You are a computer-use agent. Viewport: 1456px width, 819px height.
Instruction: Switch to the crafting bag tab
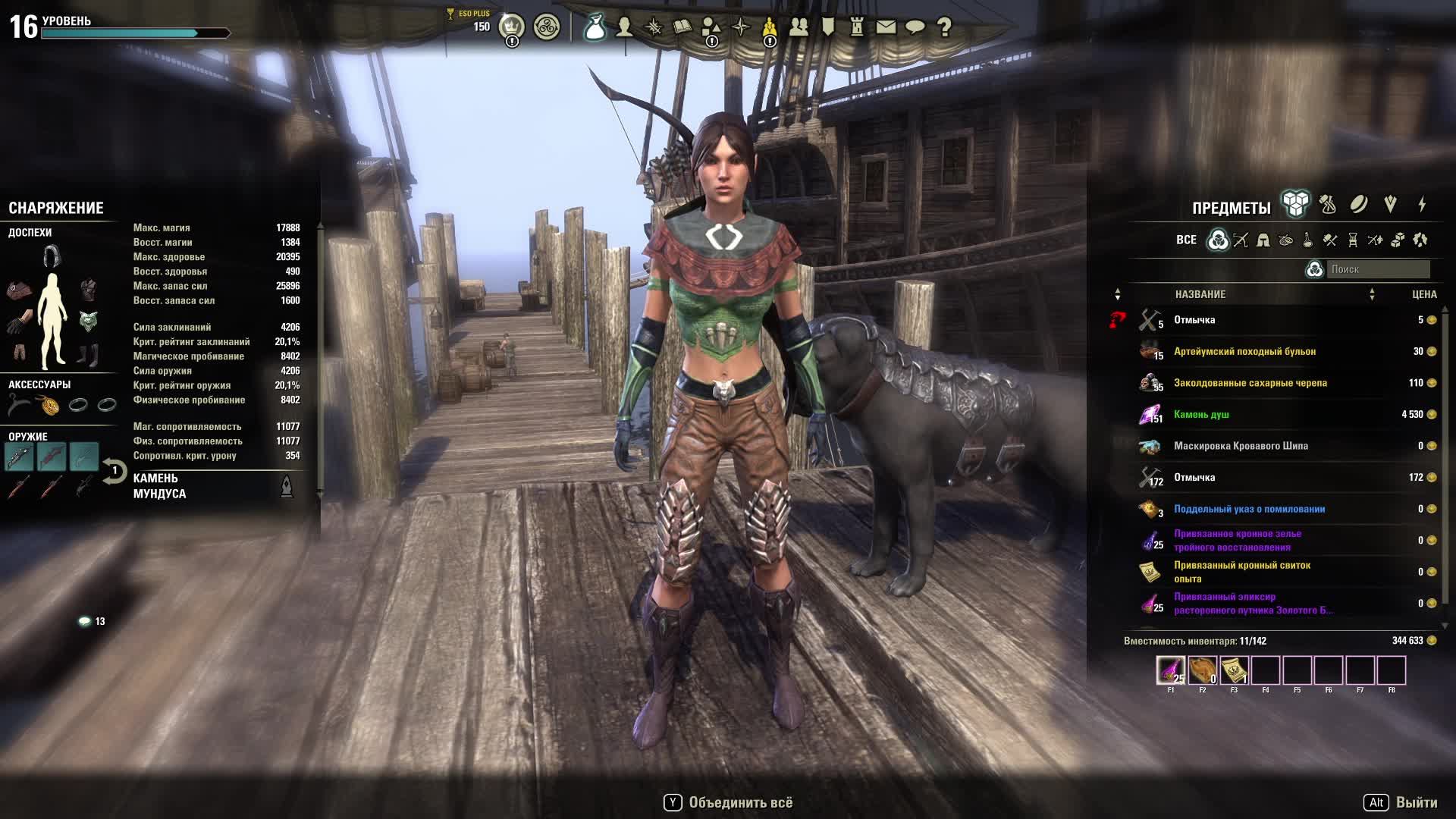point(1327,204)
